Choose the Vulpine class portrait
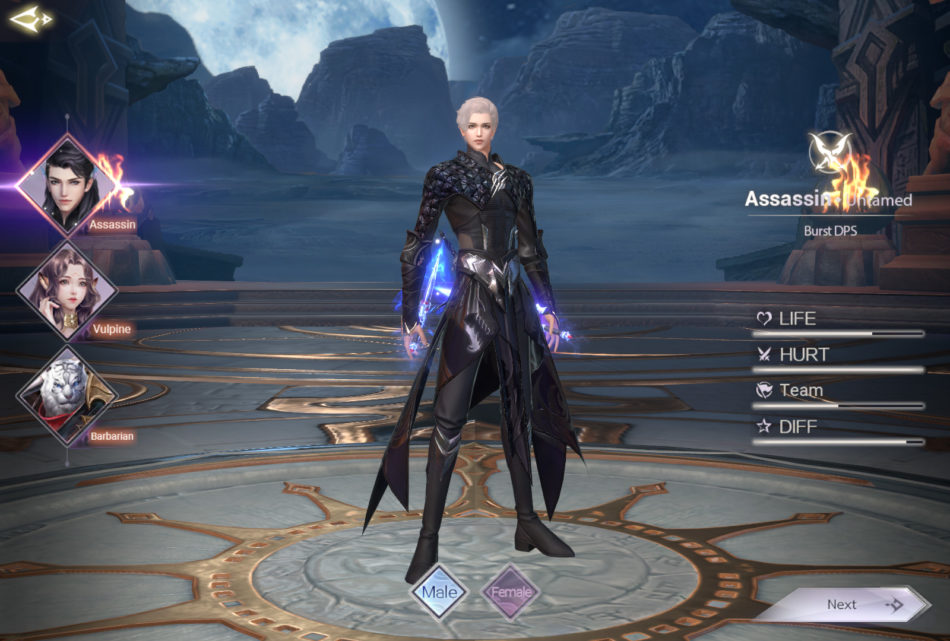 tap(67, 291)
